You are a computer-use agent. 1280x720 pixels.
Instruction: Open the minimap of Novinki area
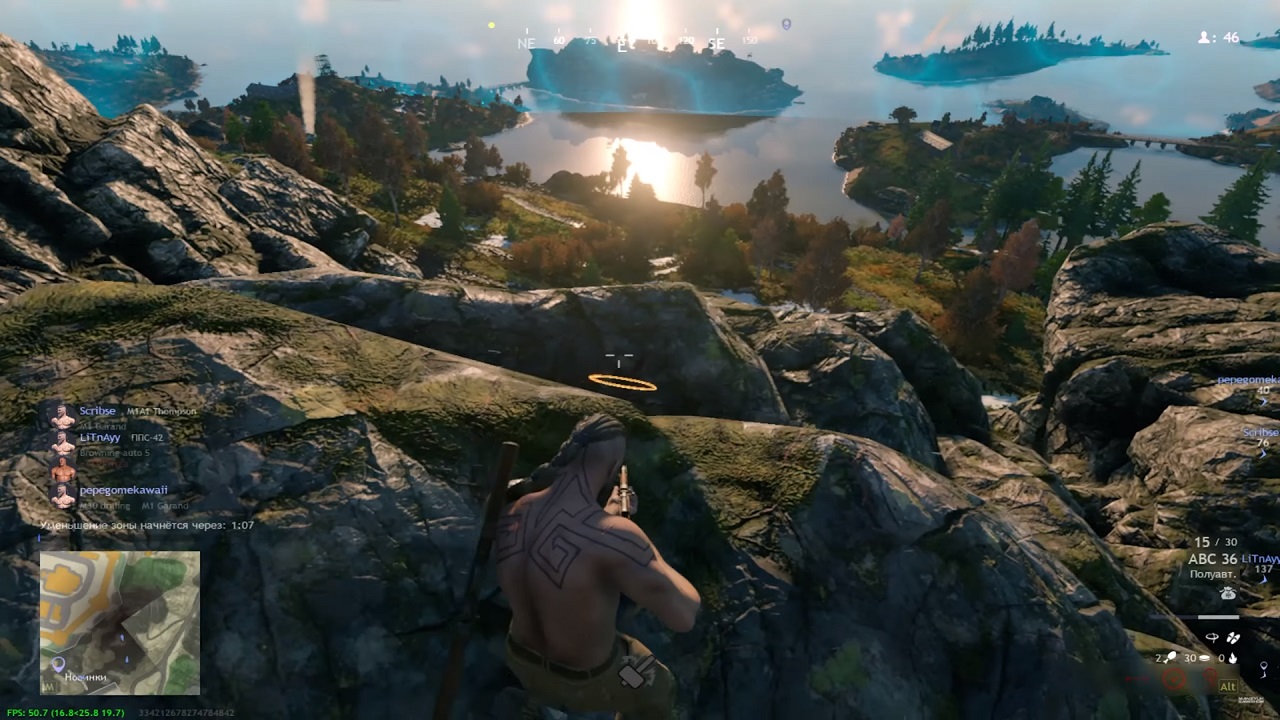pos(120,622)
